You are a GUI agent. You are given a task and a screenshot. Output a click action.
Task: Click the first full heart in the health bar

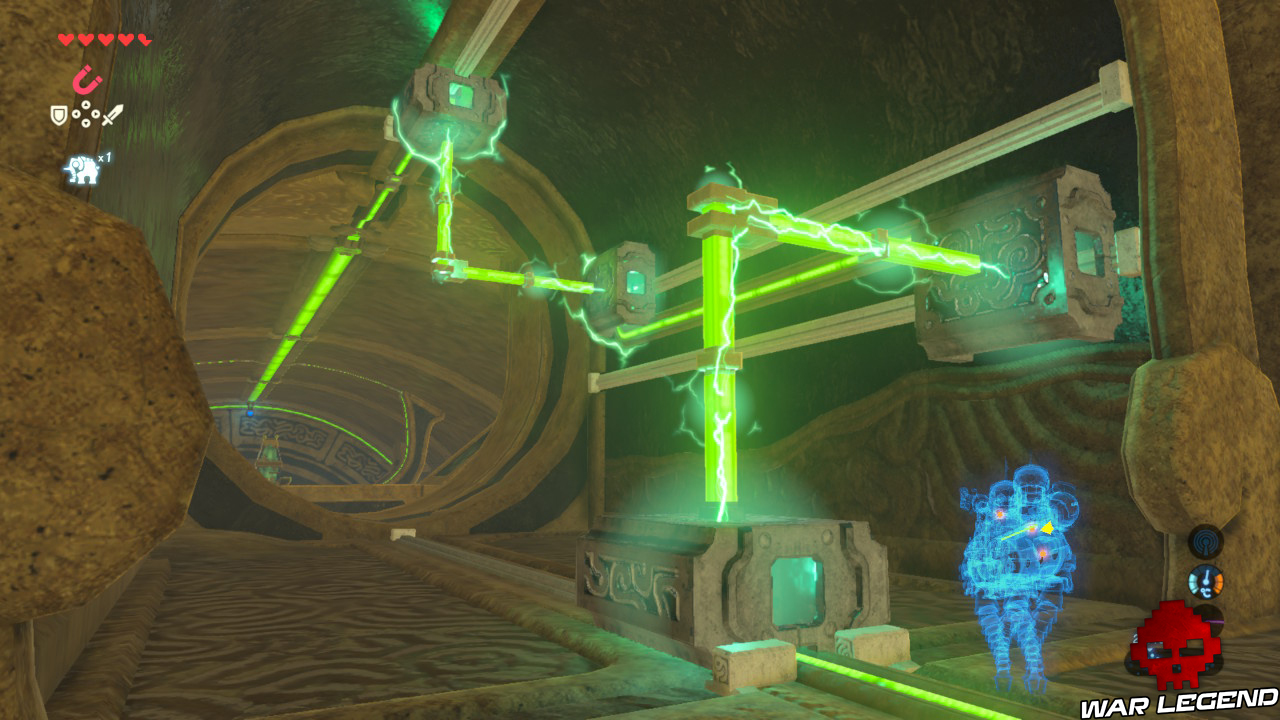coord(65,40)
